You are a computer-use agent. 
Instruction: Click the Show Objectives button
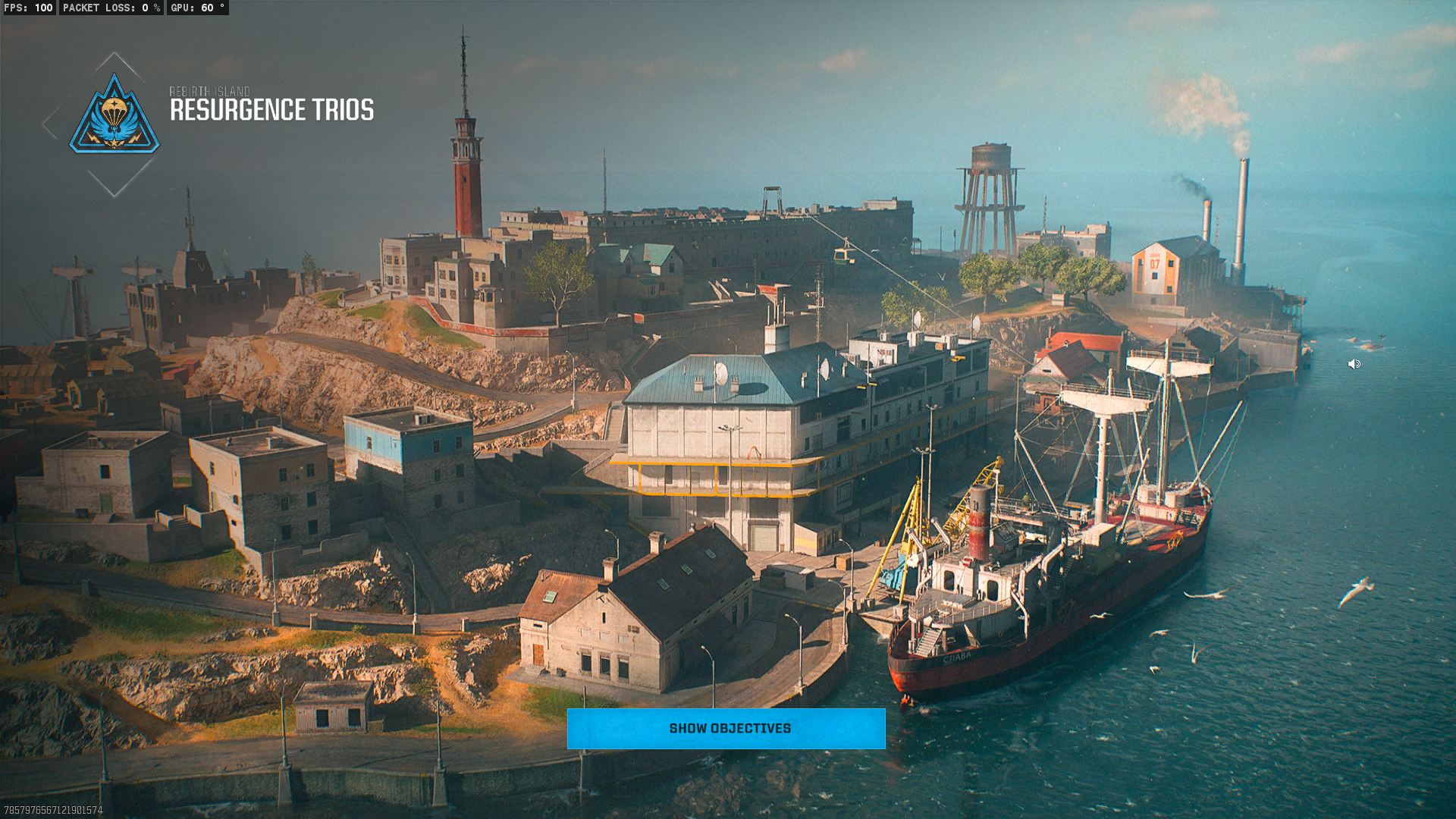point(726,729)
